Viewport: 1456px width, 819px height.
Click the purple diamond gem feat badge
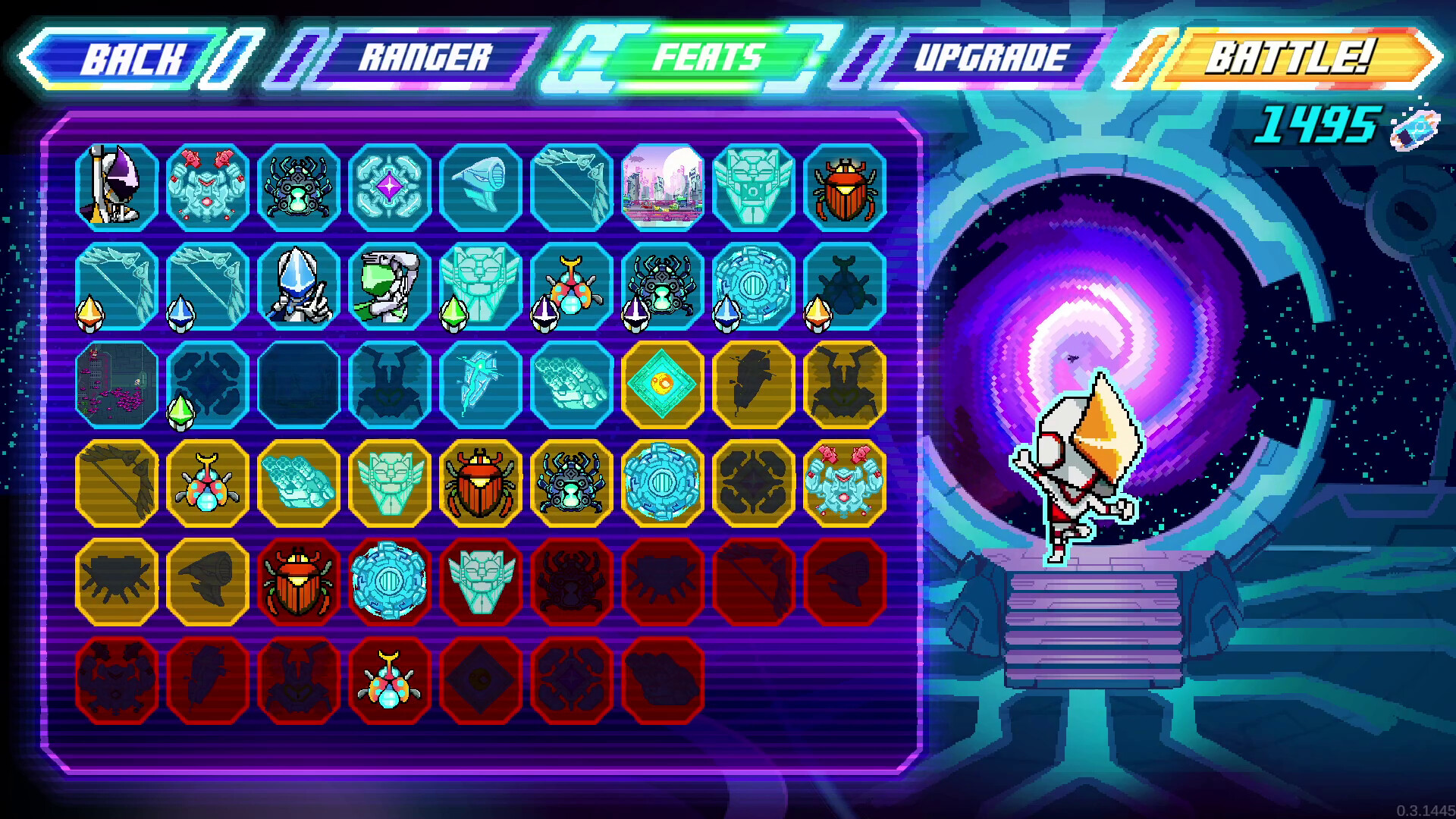(x=391, y=186)
